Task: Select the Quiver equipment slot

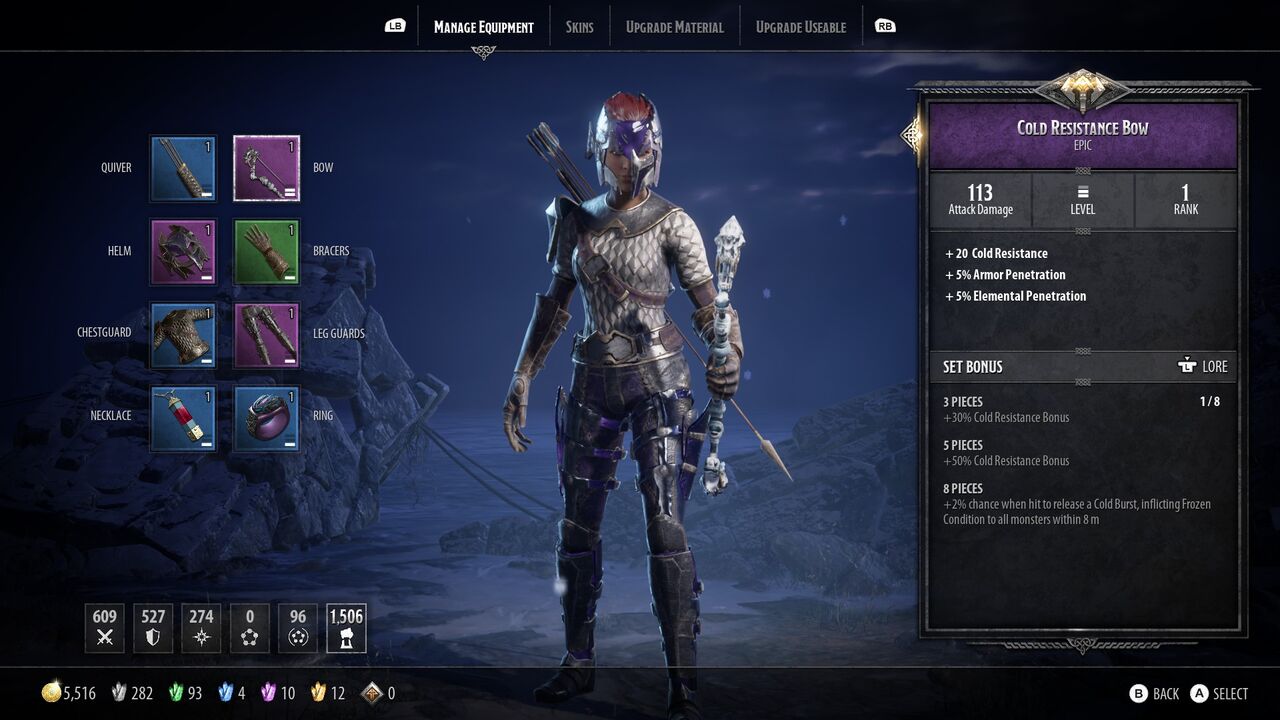Action: click(183, 168)
